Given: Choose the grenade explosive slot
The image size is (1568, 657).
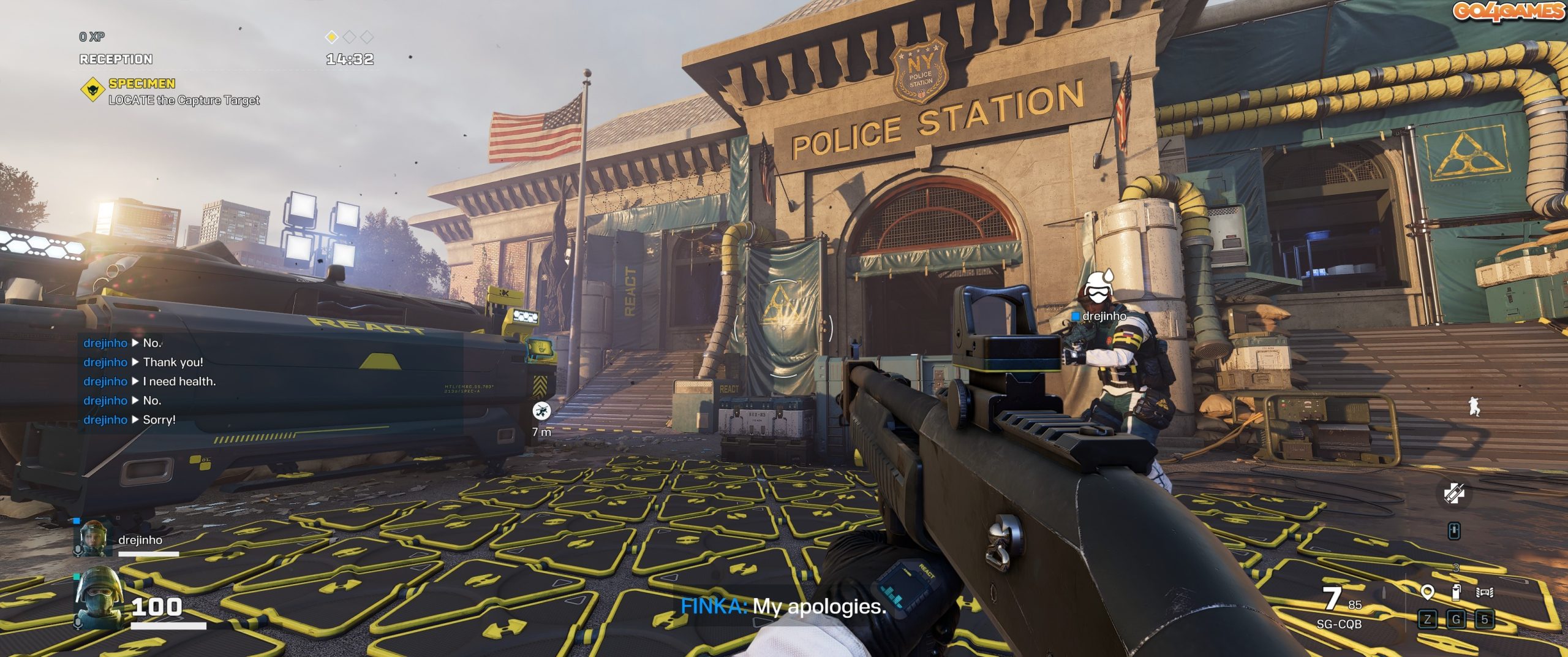Looking at the screenshot, I should 1456,593.
